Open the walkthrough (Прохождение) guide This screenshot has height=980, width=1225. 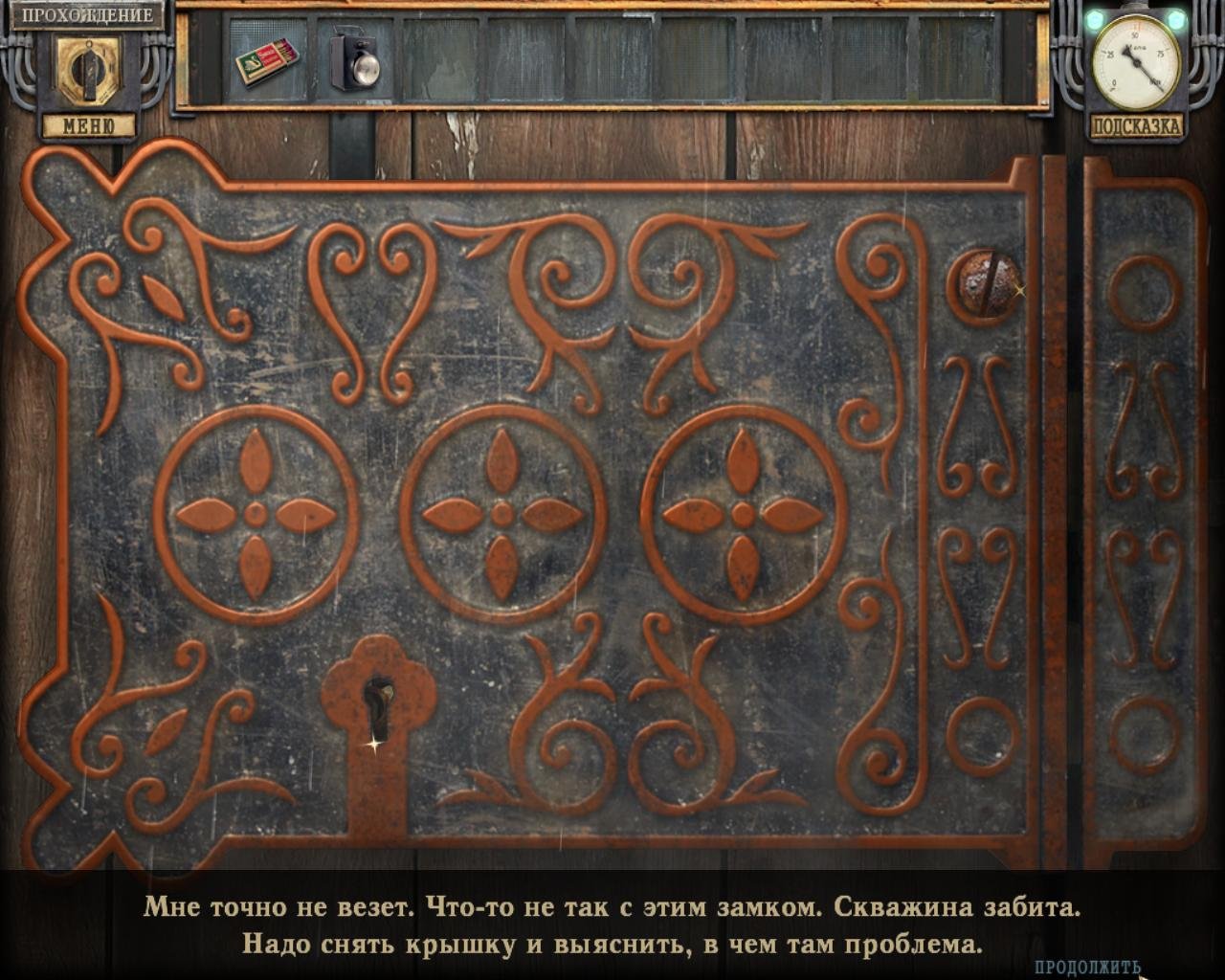(x=87, y=15)
